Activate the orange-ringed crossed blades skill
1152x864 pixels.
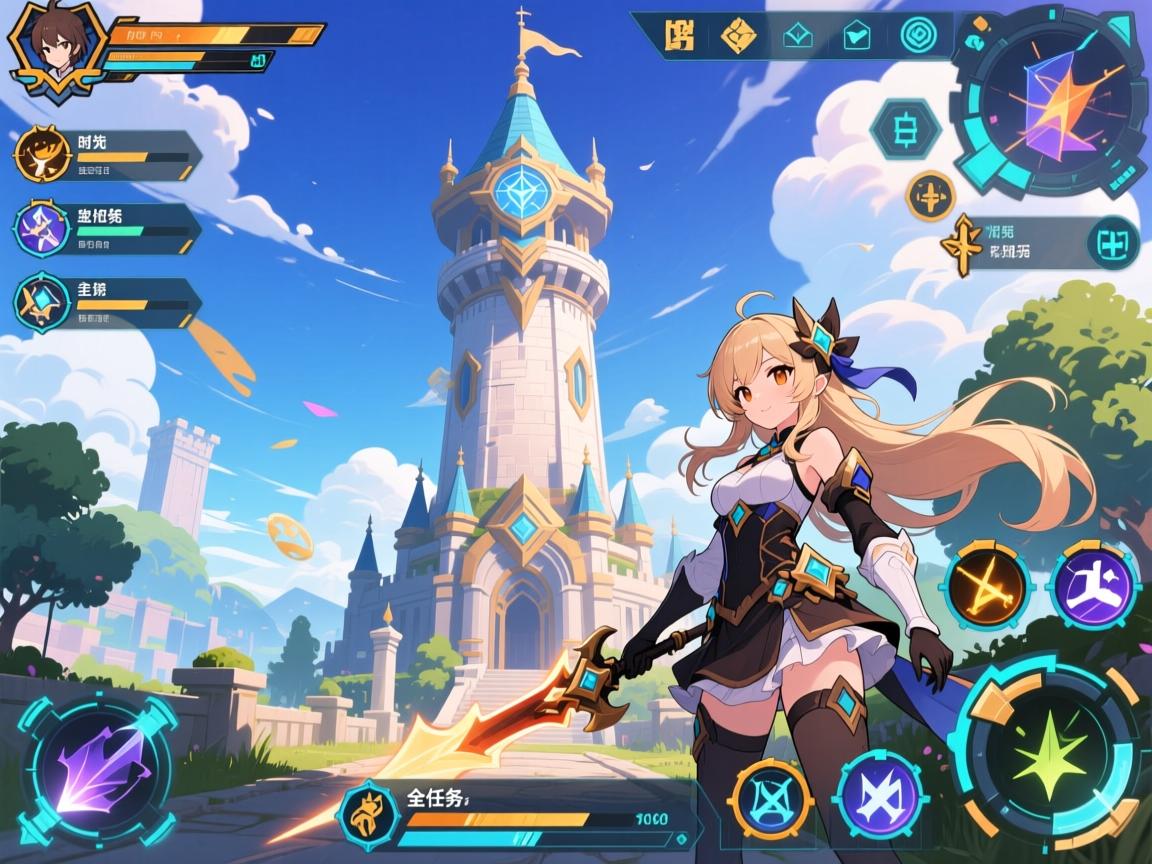[x=771, y=798]
